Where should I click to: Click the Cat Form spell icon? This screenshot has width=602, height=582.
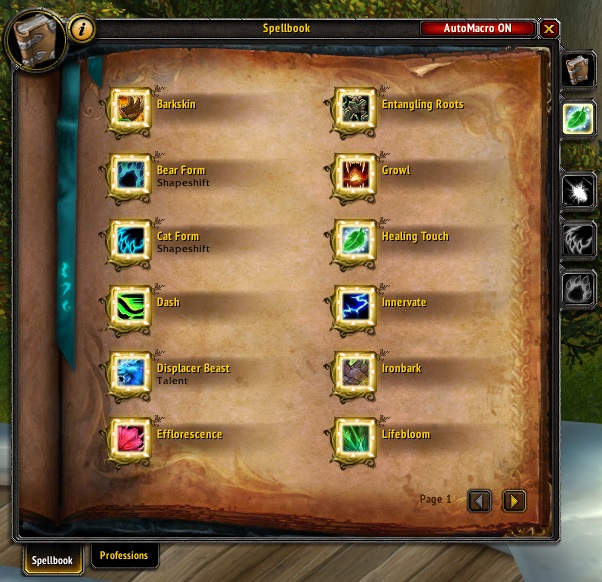(x=130, y=243)
